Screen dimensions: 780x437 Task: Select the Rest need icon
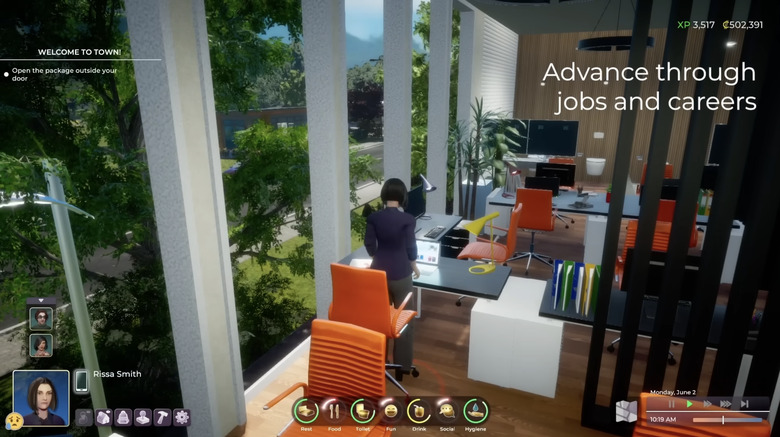coord(305,411)
